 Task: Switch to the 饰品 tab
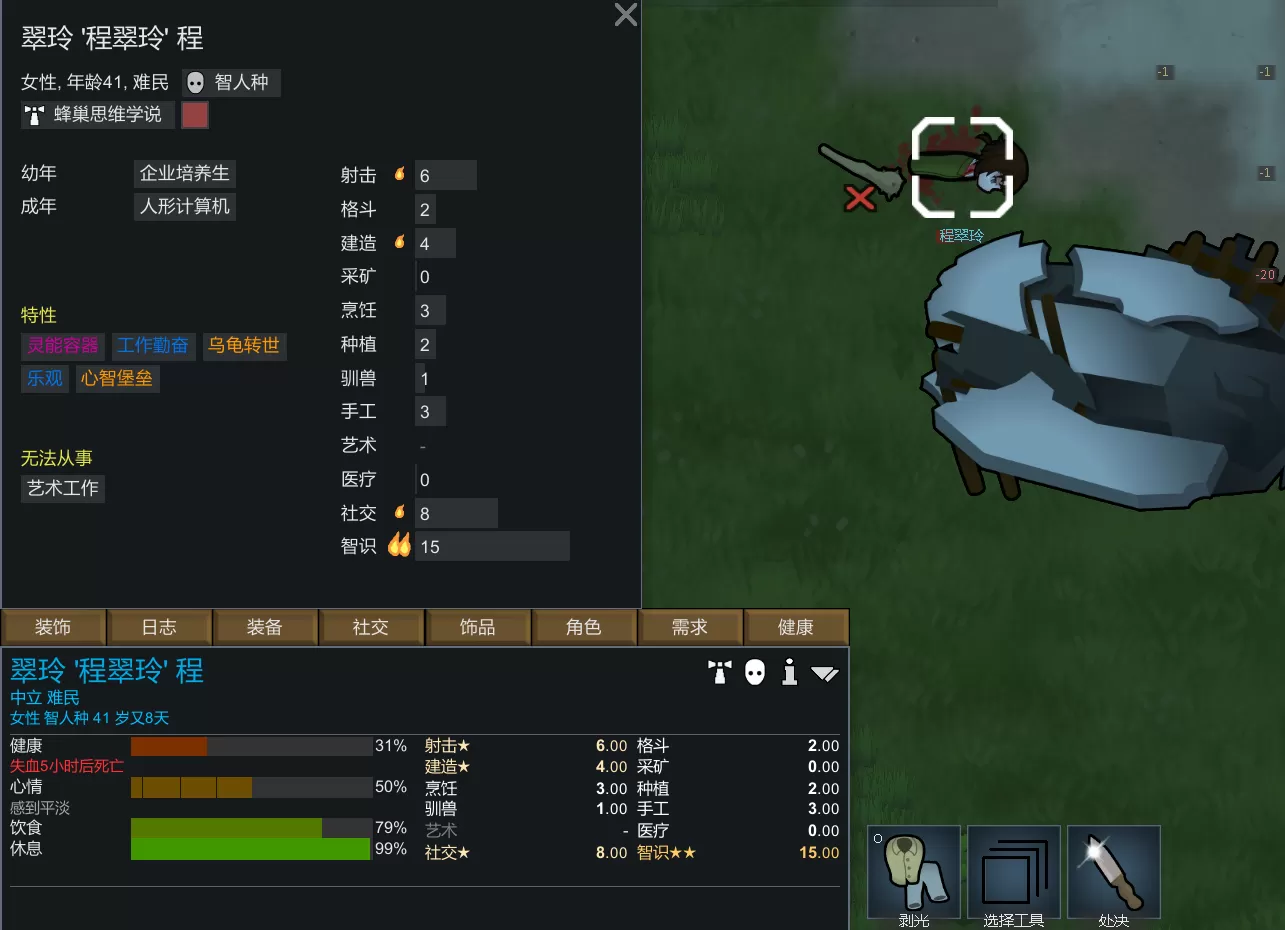(x=477, y=627)
